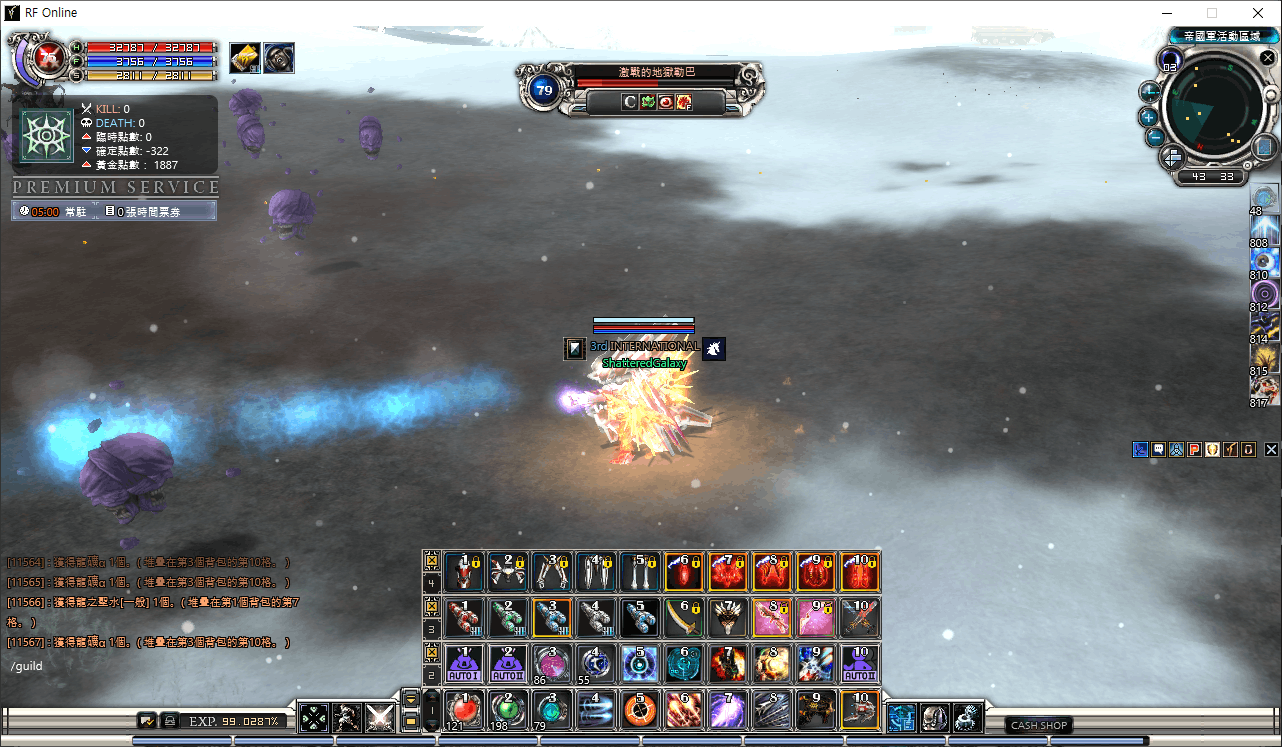Activate the orange crosshair target skill
Viewport: 1282px width, 747px height.
[x=640, y=709]
